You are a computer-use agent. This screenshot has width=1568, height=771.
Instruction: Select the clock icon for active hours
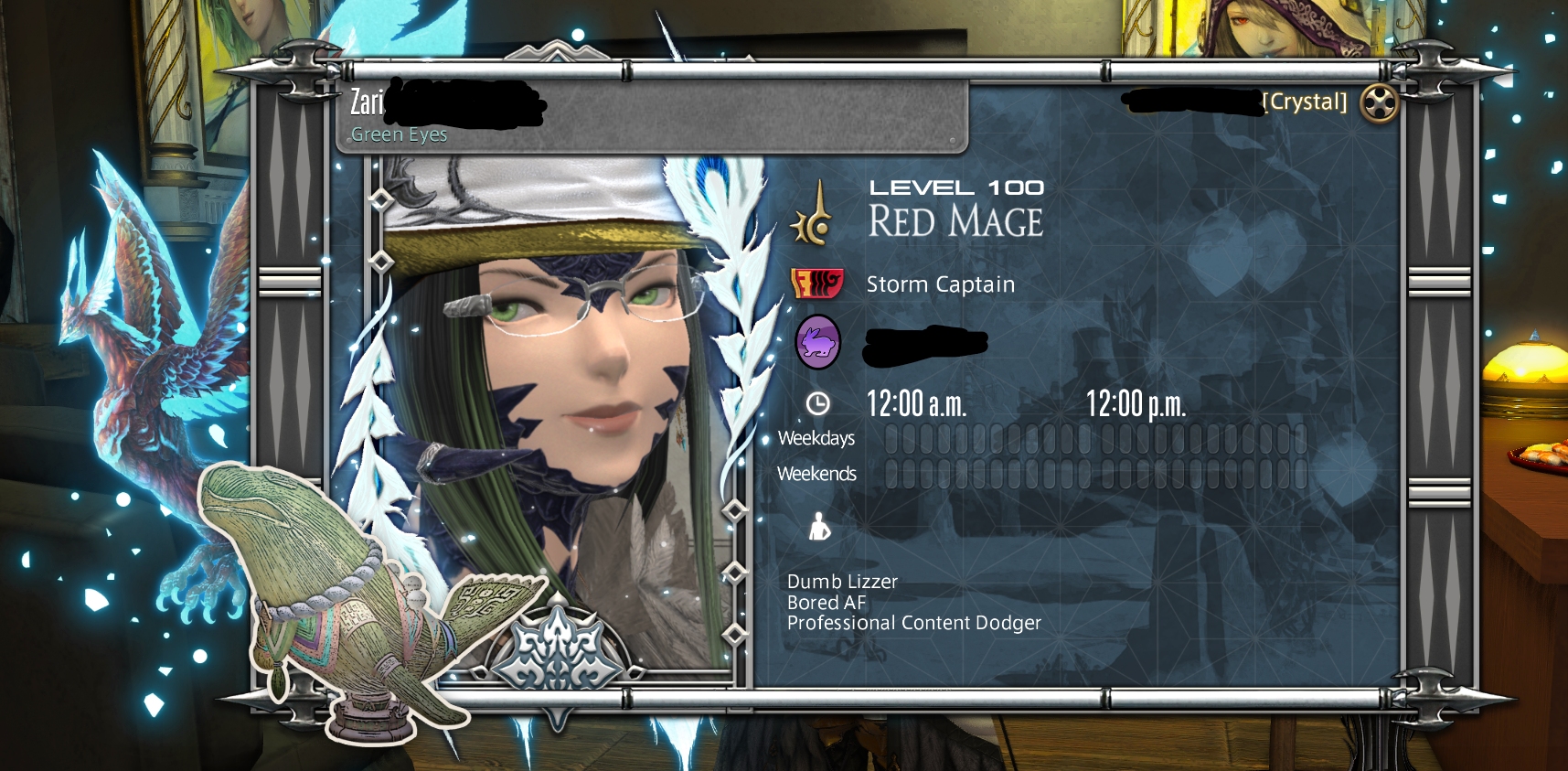click(817, 403)
